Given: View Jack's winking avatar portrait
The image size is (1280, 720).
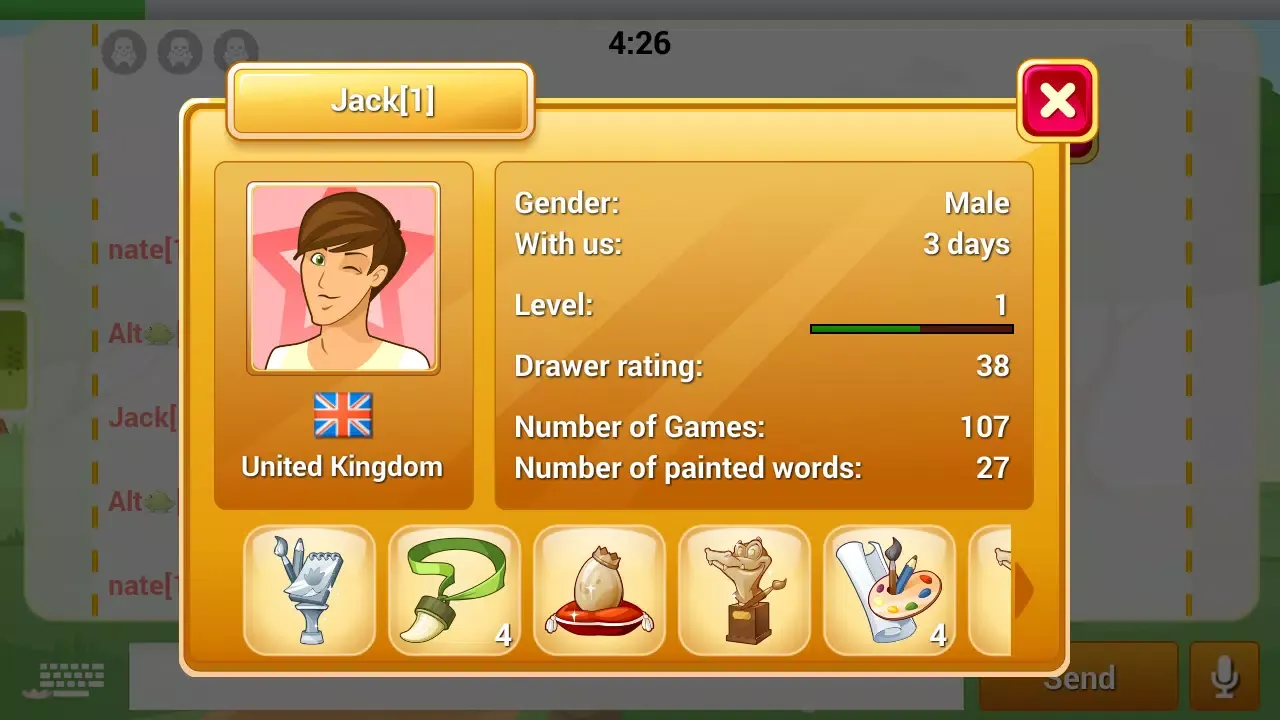Looking at the screenshot, I should point(343,277).
